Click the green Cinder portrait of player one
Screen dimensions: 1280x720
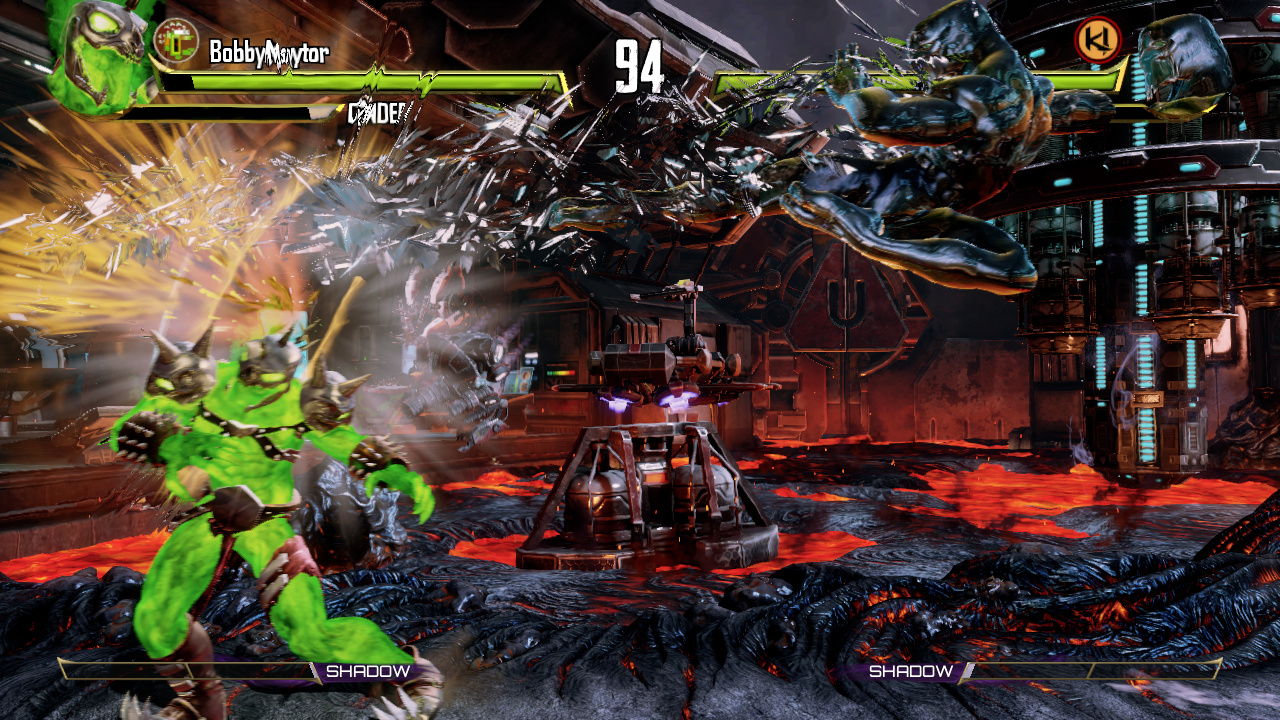[x=97, y=55]
